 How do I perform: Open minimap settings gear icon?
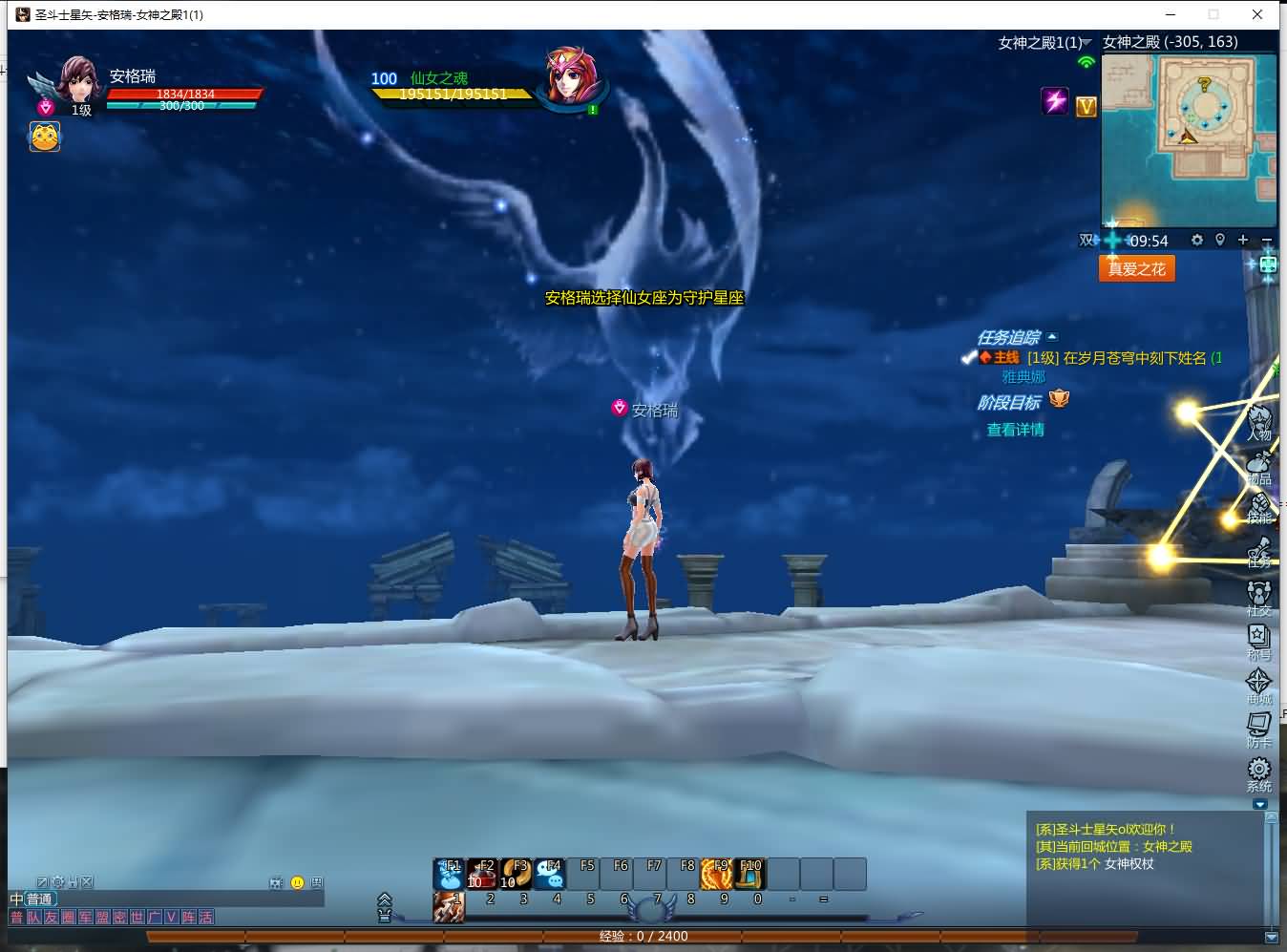pyautogui.click(x=1197, y=240)
